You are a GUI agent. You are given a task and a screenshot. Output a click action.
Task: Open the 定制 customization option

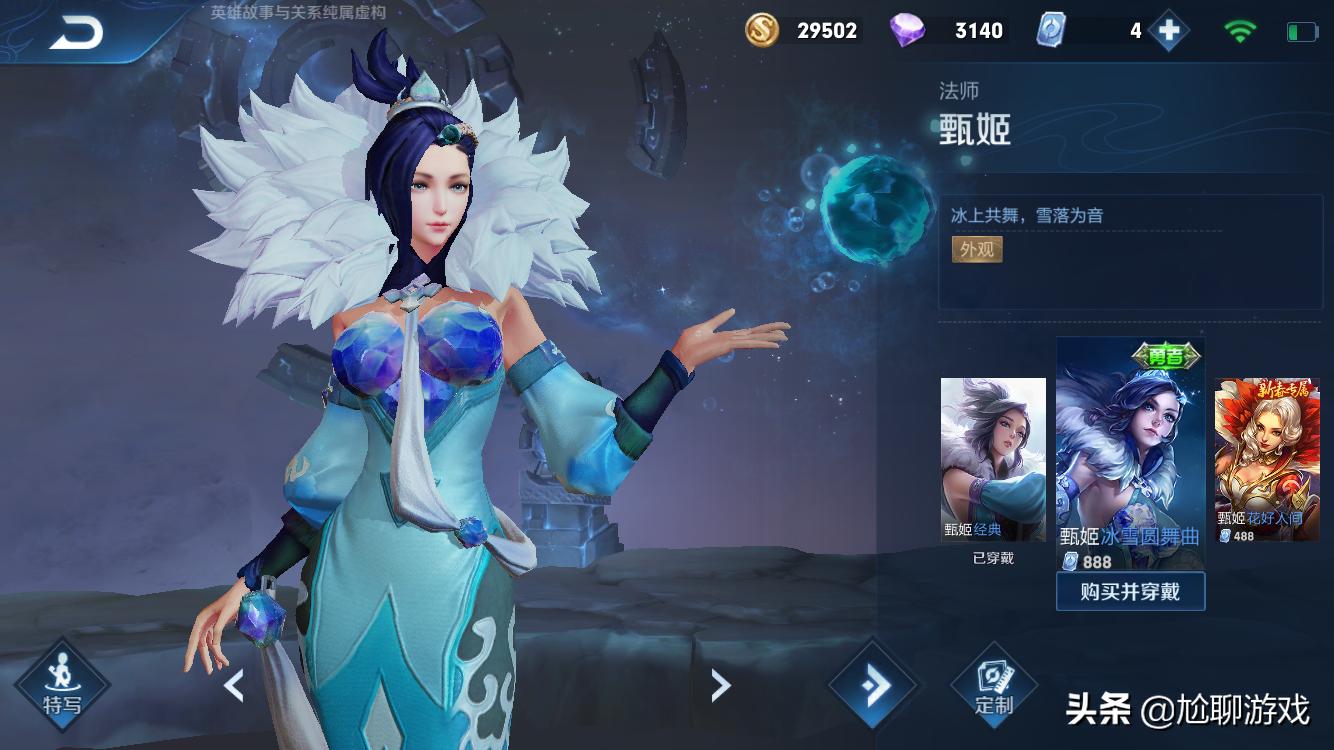(994, 686)
